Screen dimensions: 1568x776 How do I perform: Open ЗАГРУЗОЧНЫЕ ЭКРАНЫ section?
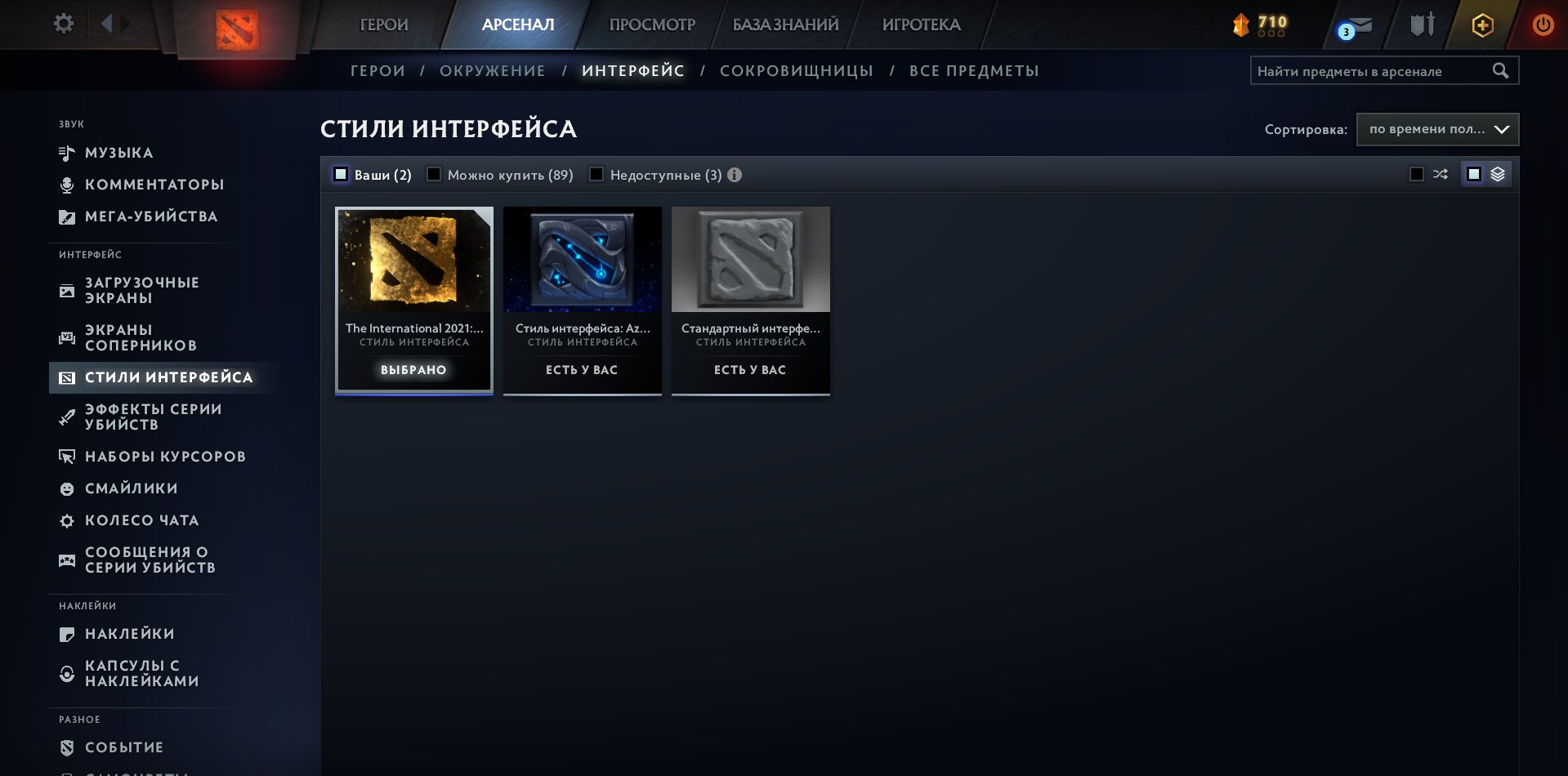[x=141, y=290]
